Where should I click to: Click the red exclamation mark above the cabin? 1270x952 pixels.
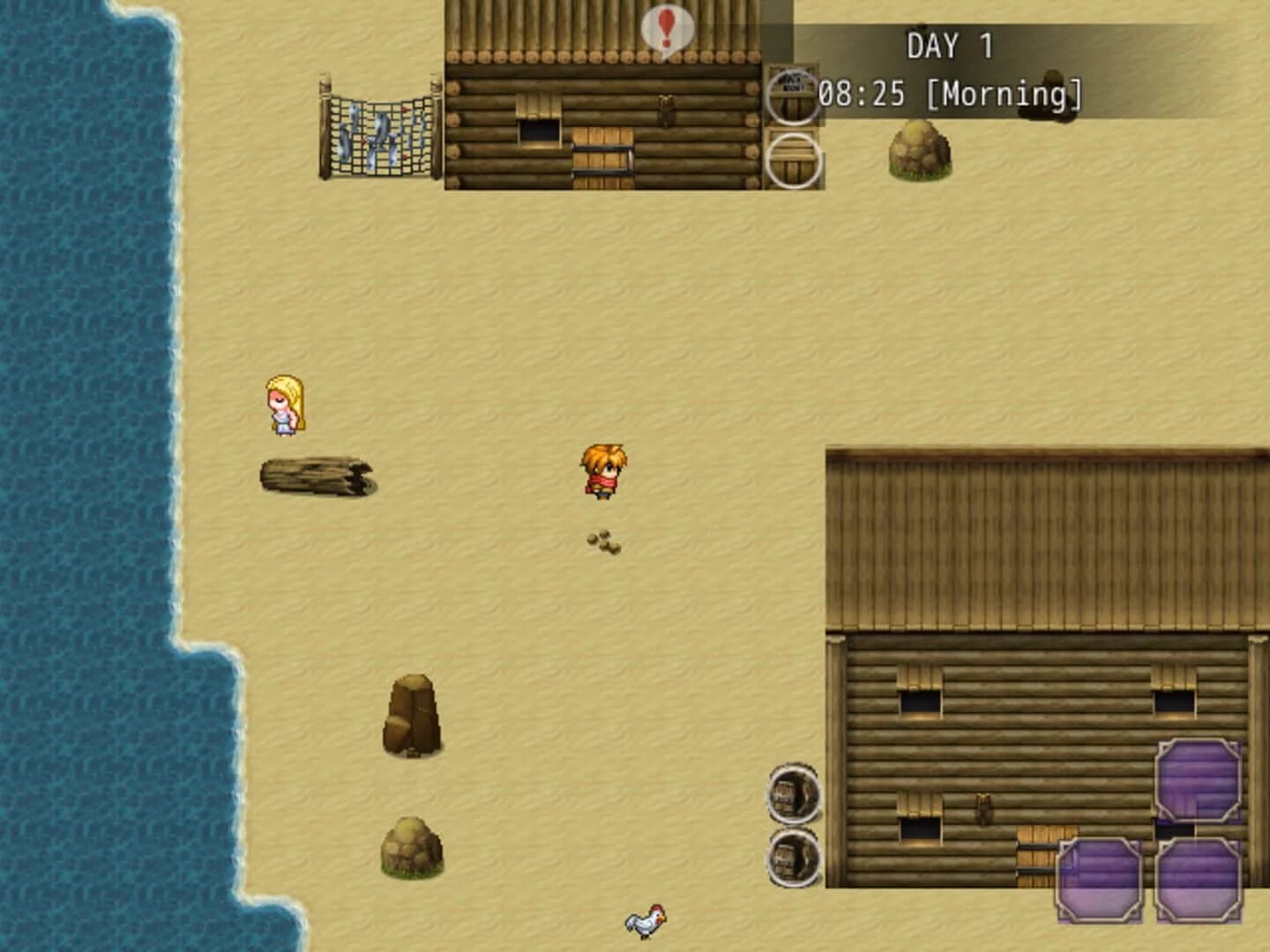point(667,28)
